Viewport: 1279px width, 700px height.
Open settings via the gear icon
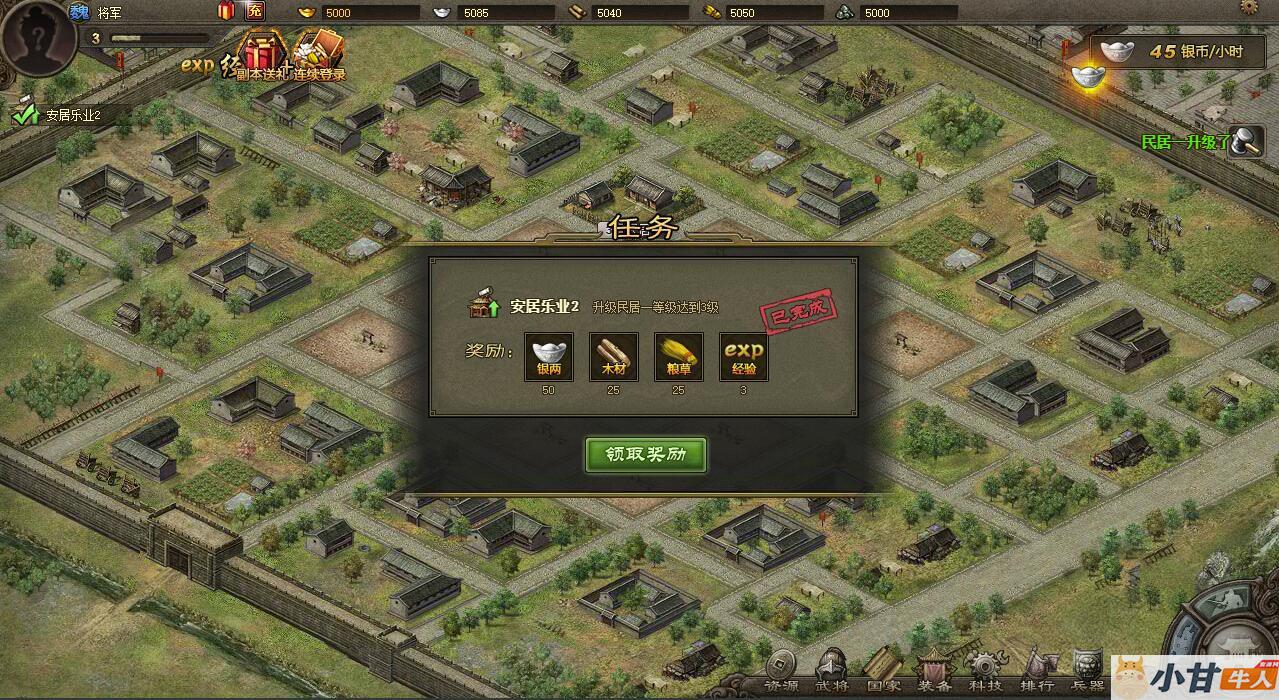point(1248,6)
